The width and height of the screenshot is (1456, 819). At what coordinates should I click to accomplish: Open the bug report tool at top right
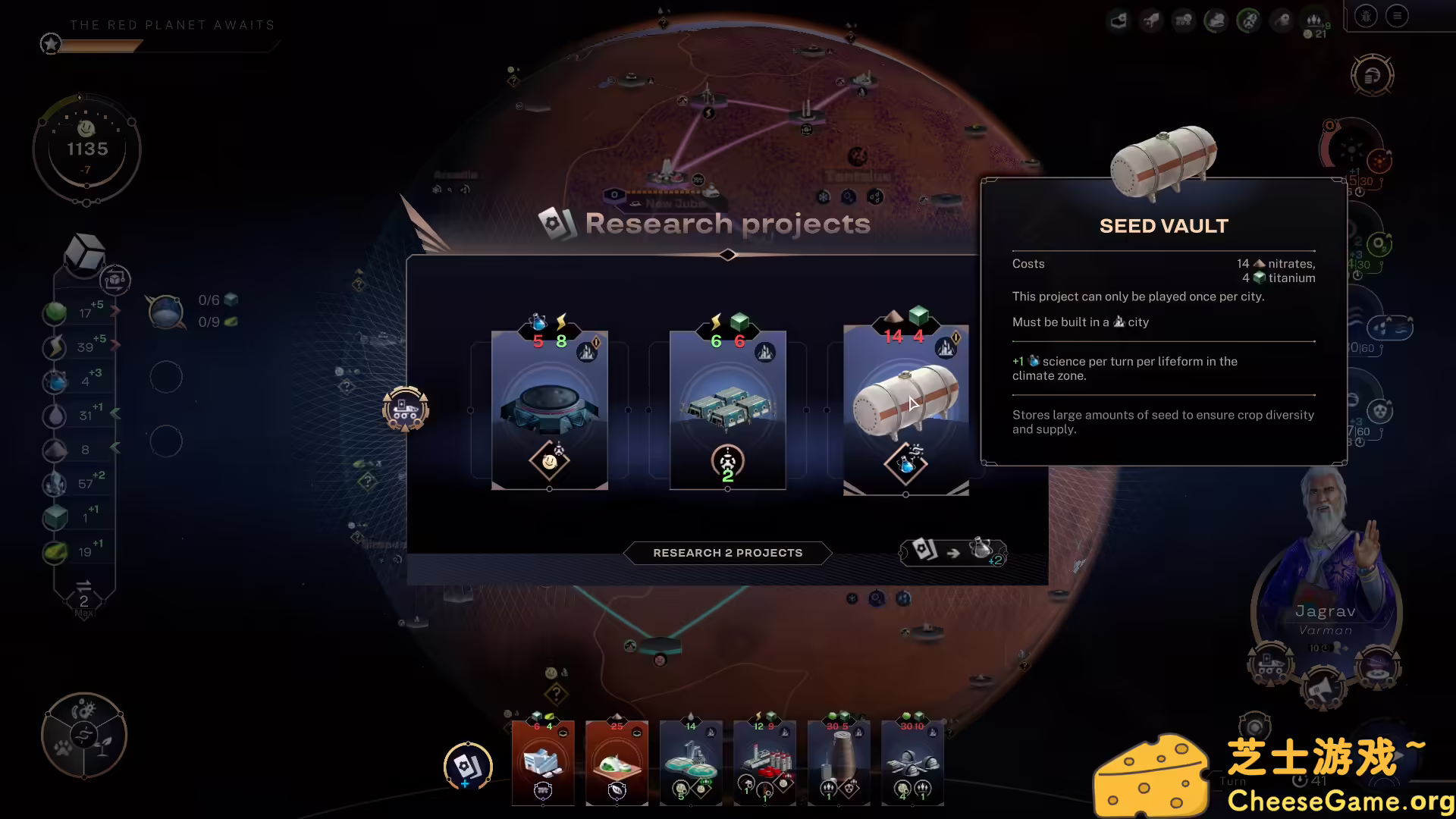point(1366,16)
